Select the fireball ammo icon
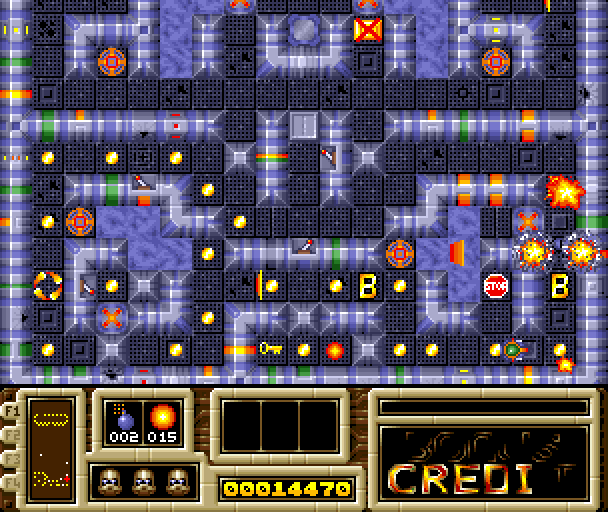This screenshot has height=512, width=608. (x=160, y=416)
